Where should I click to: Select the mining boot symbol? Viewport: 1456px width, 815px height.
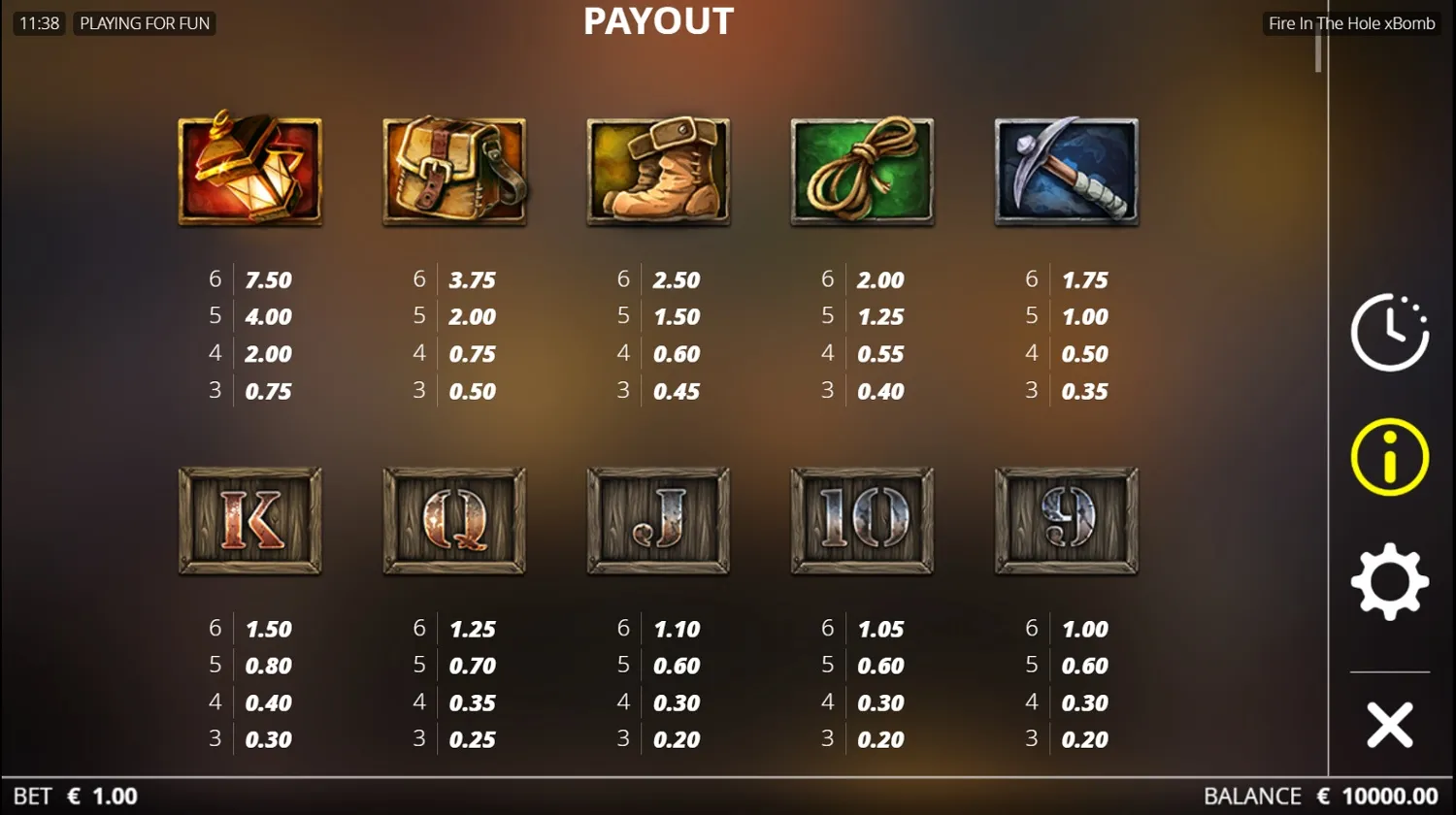(x=657, y=171)
